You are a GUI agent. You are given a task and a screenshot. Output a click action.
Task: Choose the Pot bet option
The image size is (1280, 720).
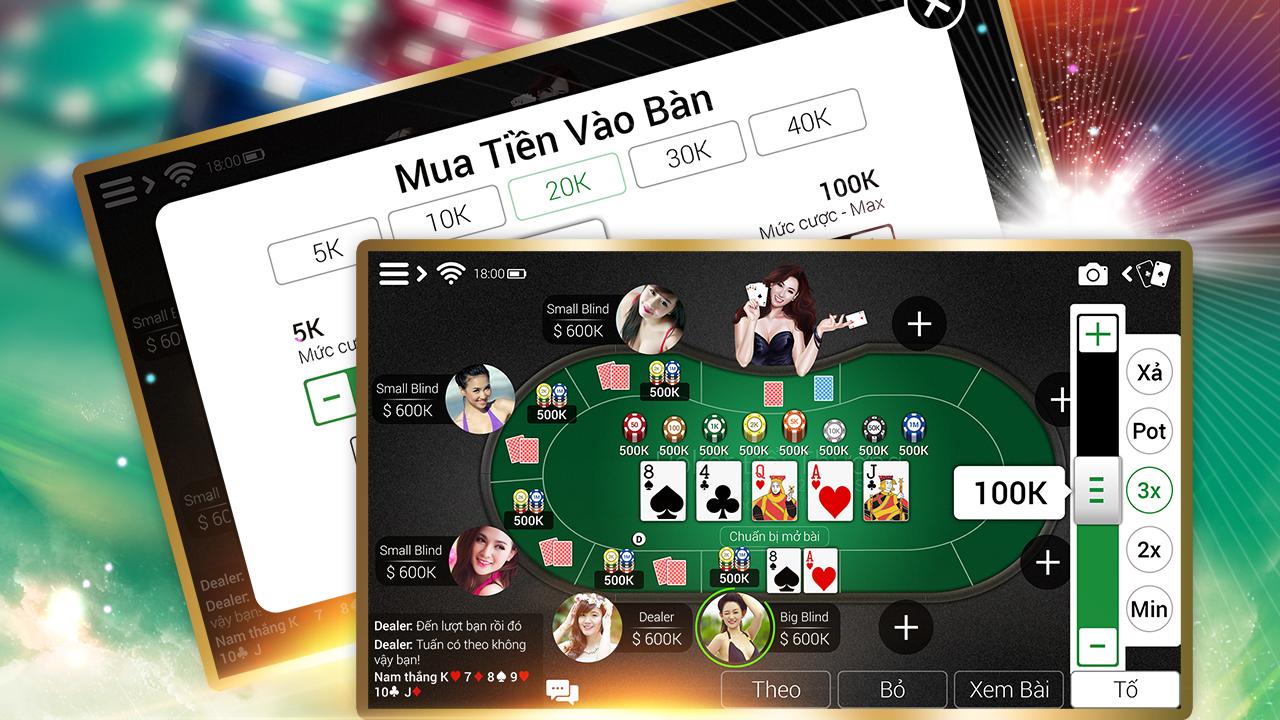[1149, 432]
